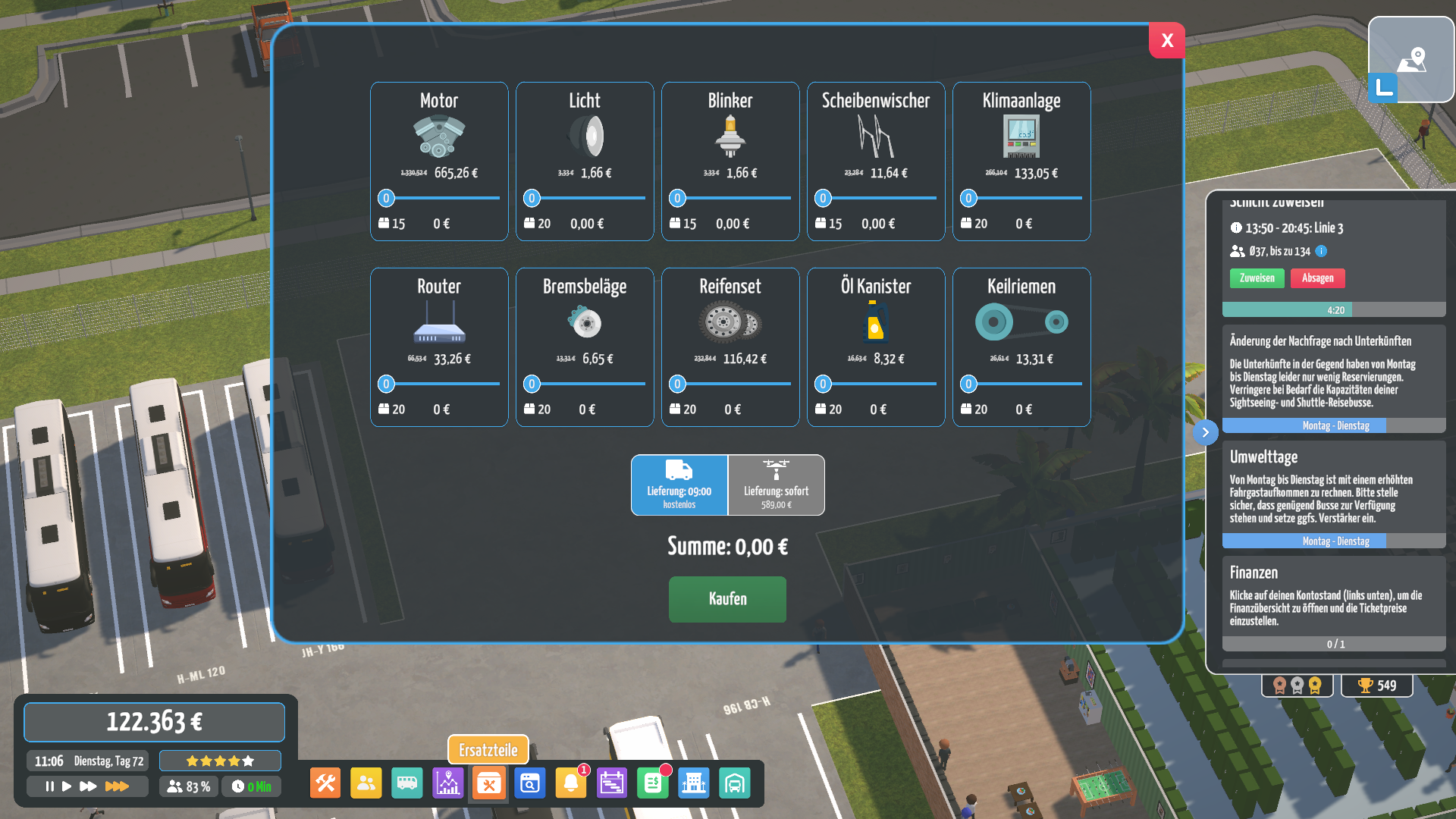Image resolution: width=1456 pixels, height=819 pixels.
Task: Assign the shift with the Zuweisen button
Action: [1257, 278]
